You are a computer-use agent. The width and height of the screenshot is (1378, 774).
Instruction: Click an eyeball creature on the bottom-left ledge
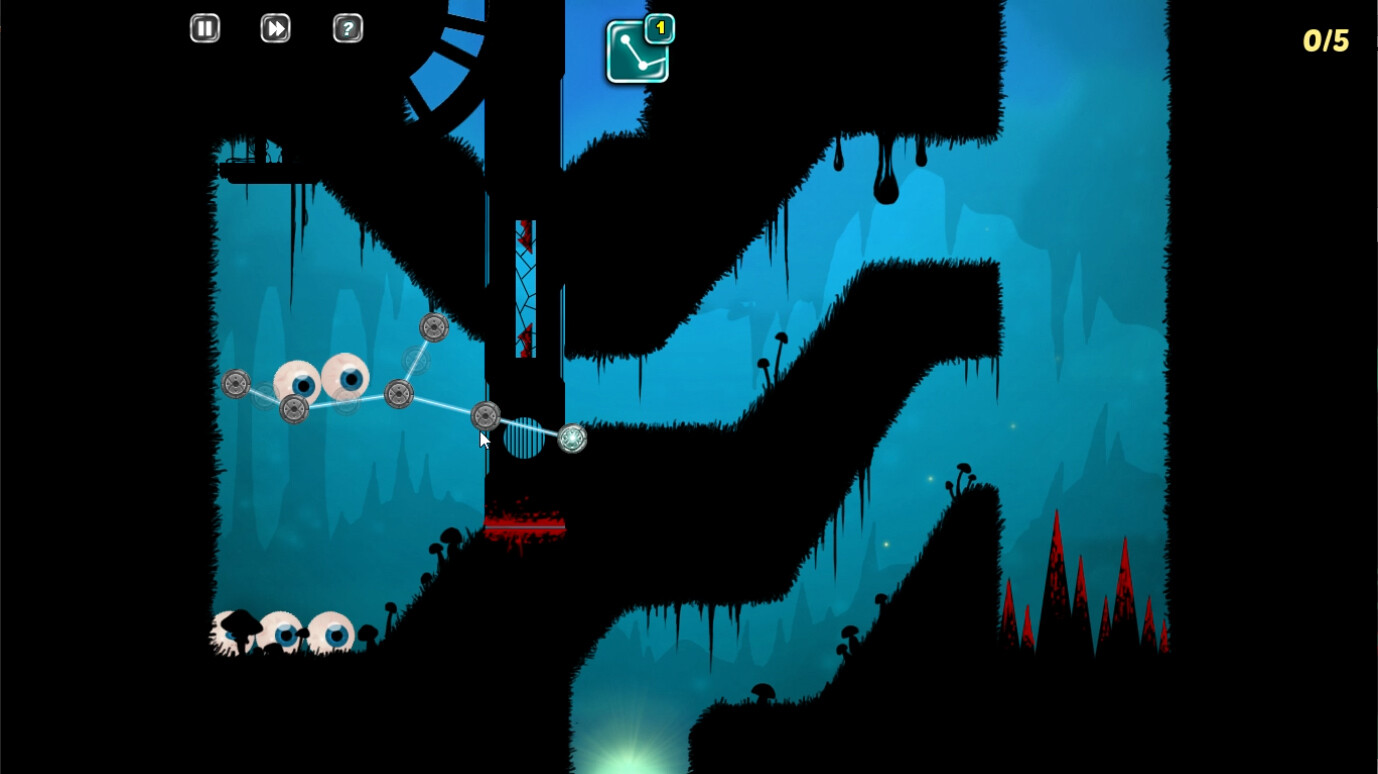pyautogui.click(x=284, y=630)
